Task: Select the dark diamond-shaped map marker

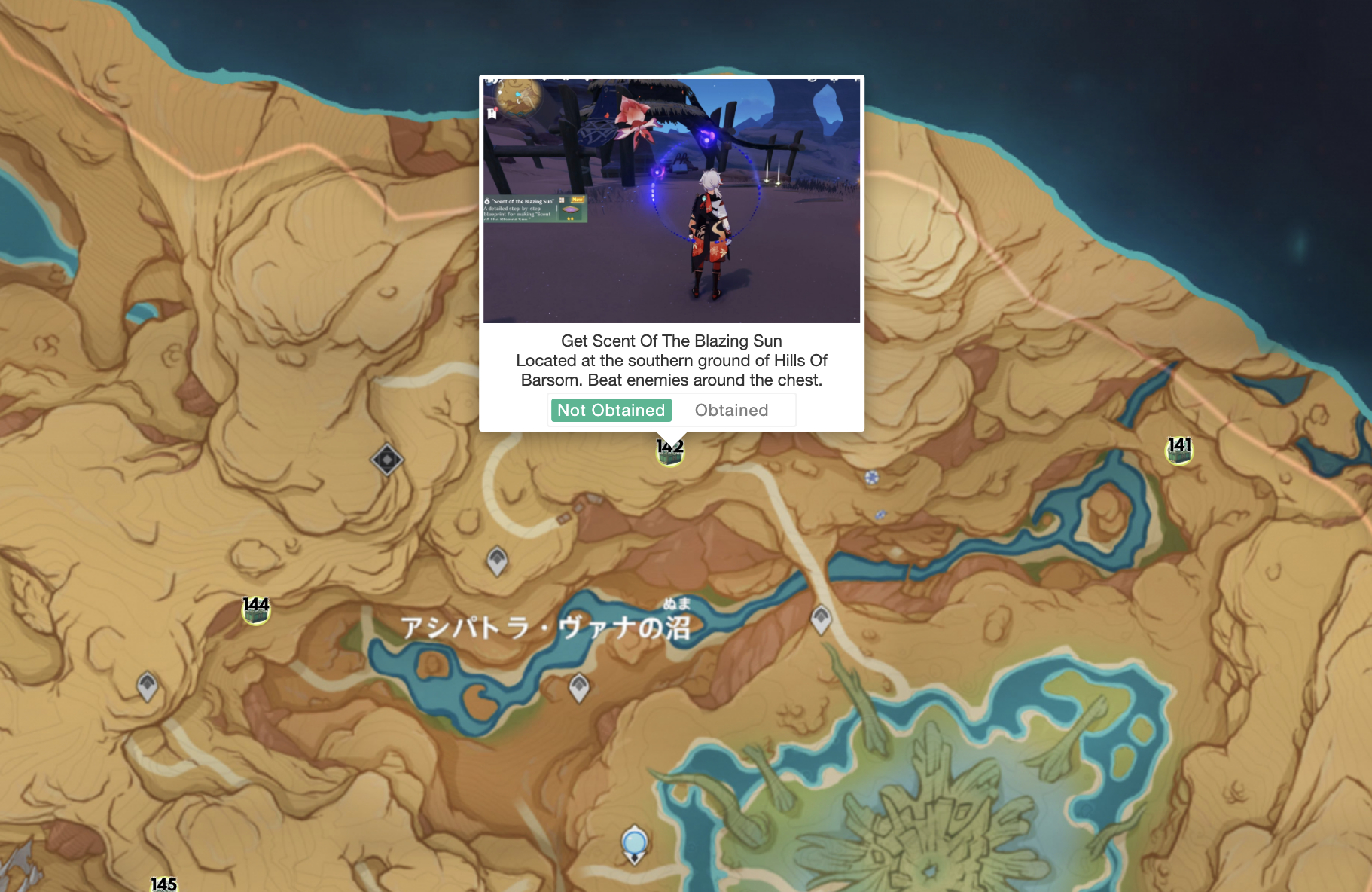Action: coord(387,459)
